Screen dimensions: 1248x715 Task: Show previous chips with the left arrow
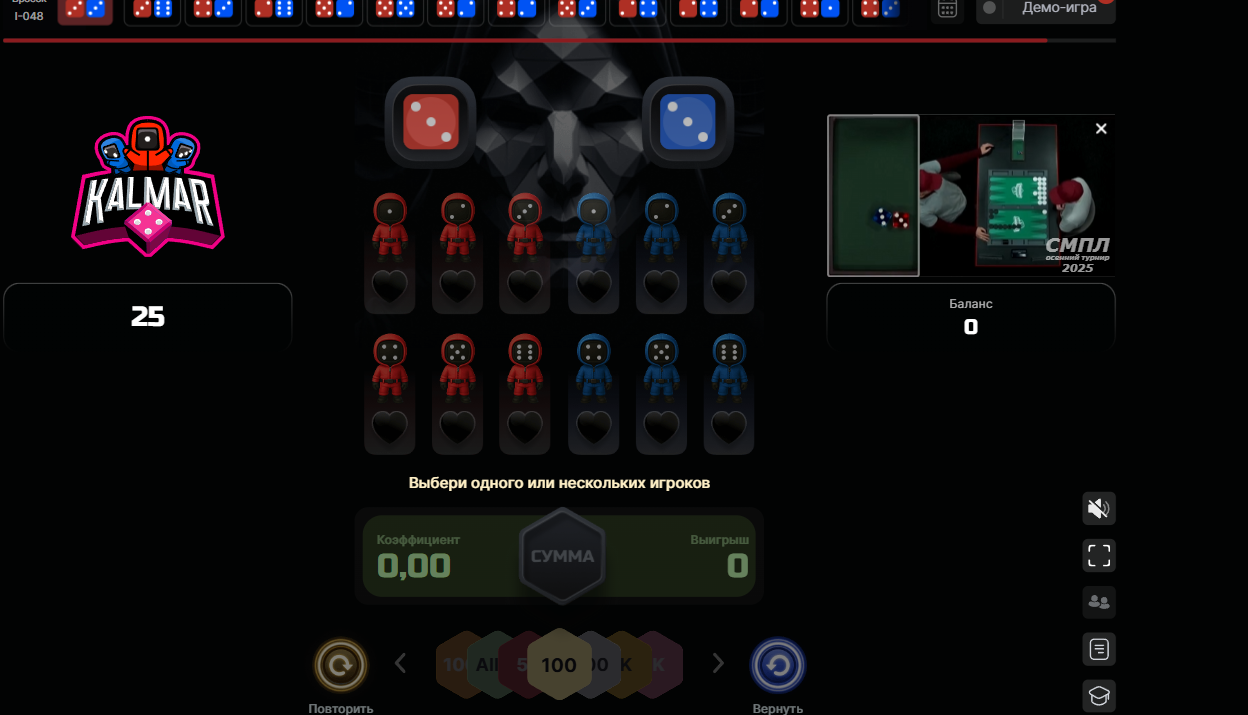click(401, 663)
